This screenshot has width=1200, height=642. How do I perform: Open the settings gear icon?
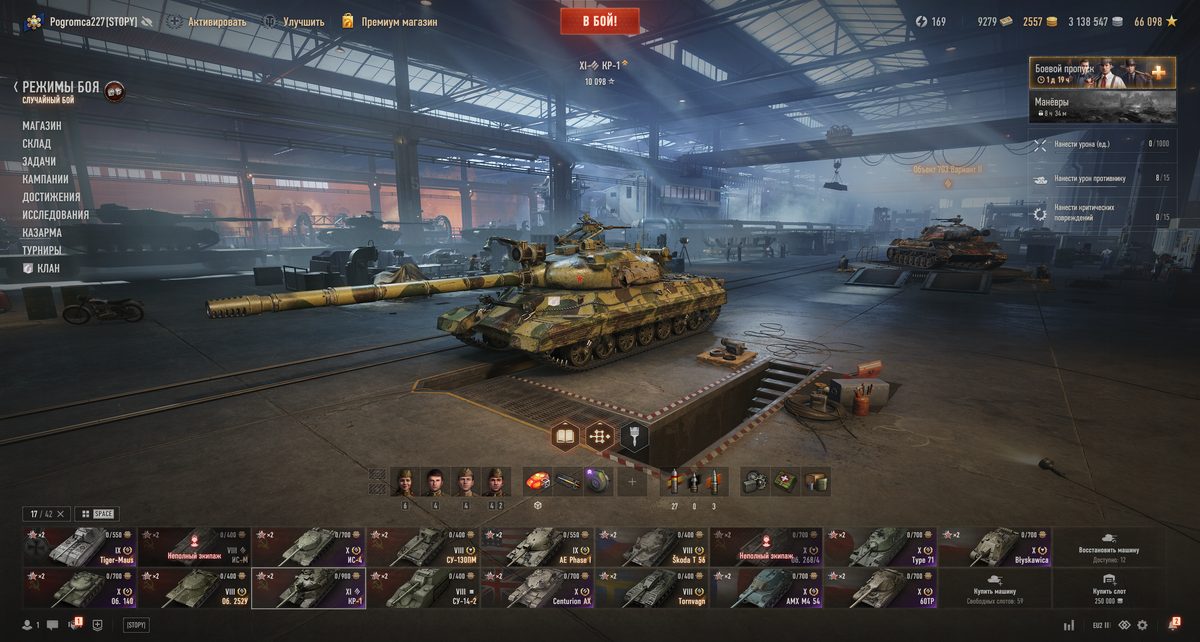pos(1142,625)
